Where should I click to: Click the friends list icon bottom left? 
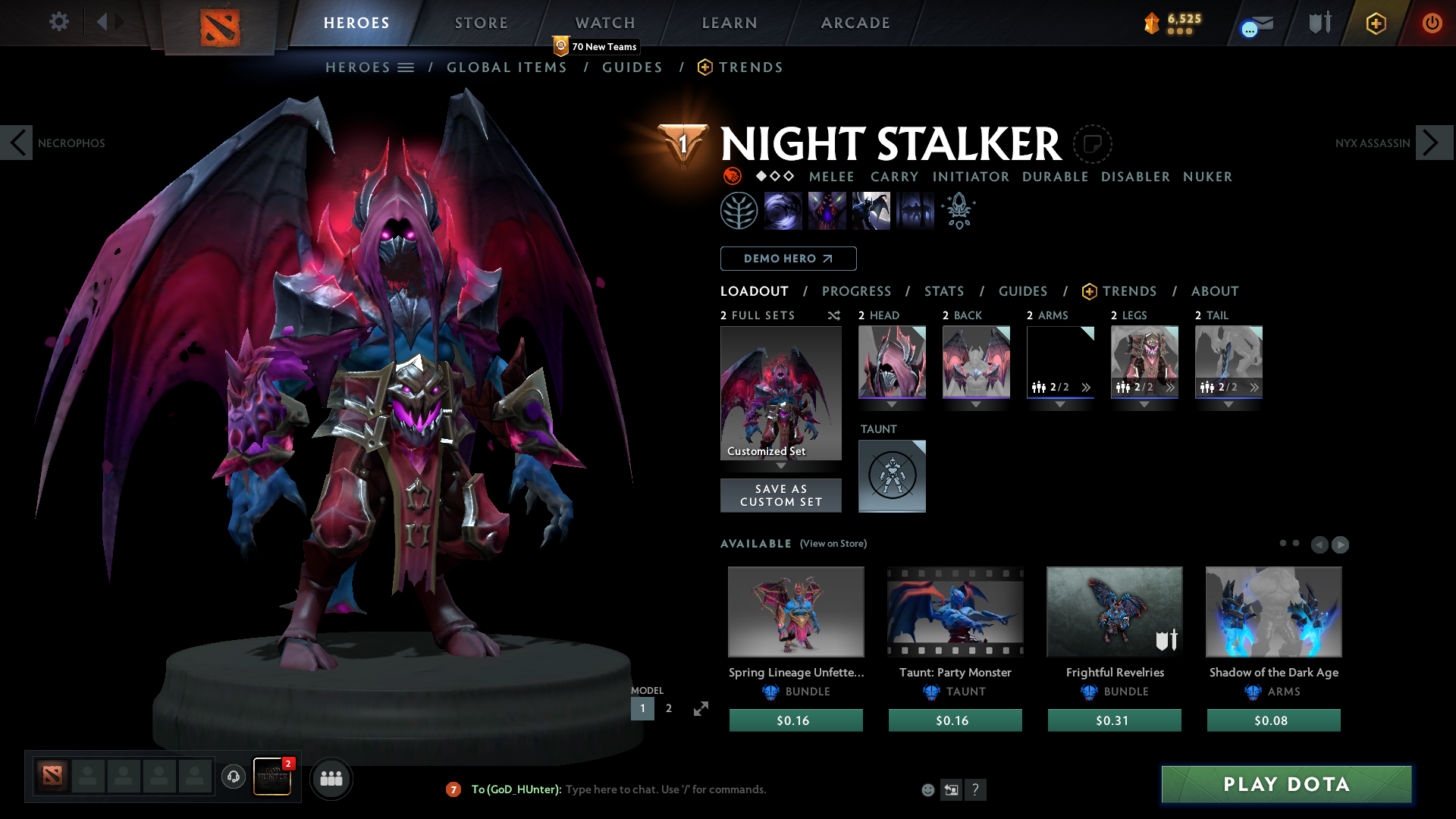tap(331, 777)
